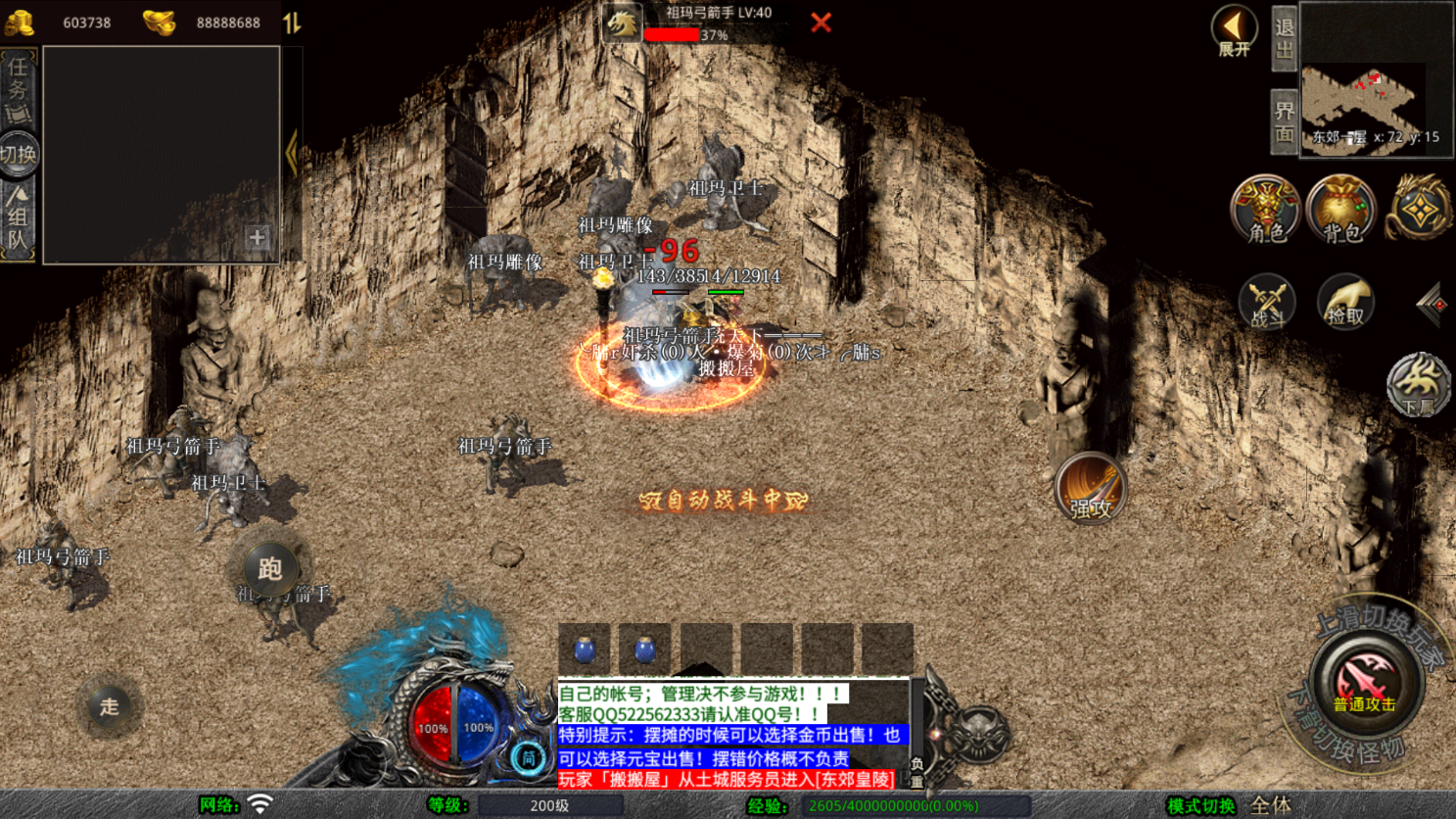Viewport: 1456px width, 819px height.
Task: Switch to the 任务 quest tab
Action: [18, 88]
